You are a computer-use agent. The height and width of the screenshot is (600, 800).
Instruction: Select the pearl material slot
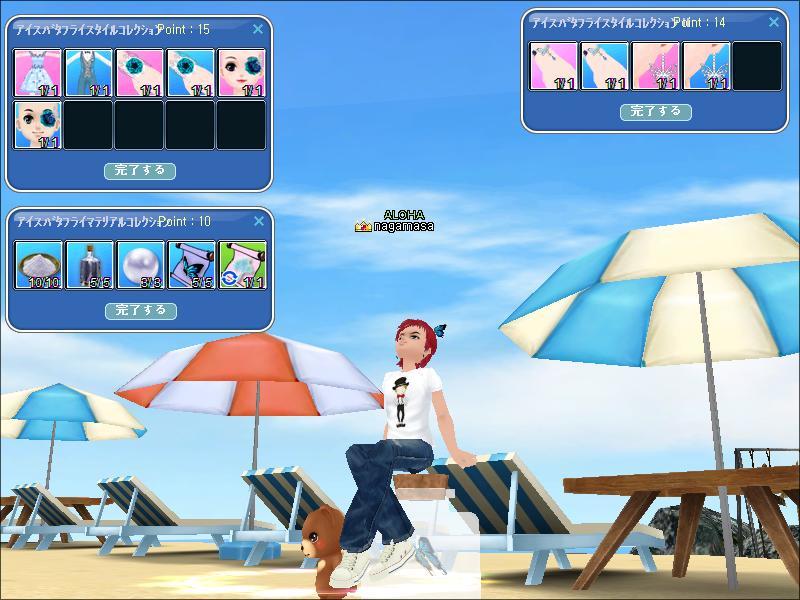[140, 265]
